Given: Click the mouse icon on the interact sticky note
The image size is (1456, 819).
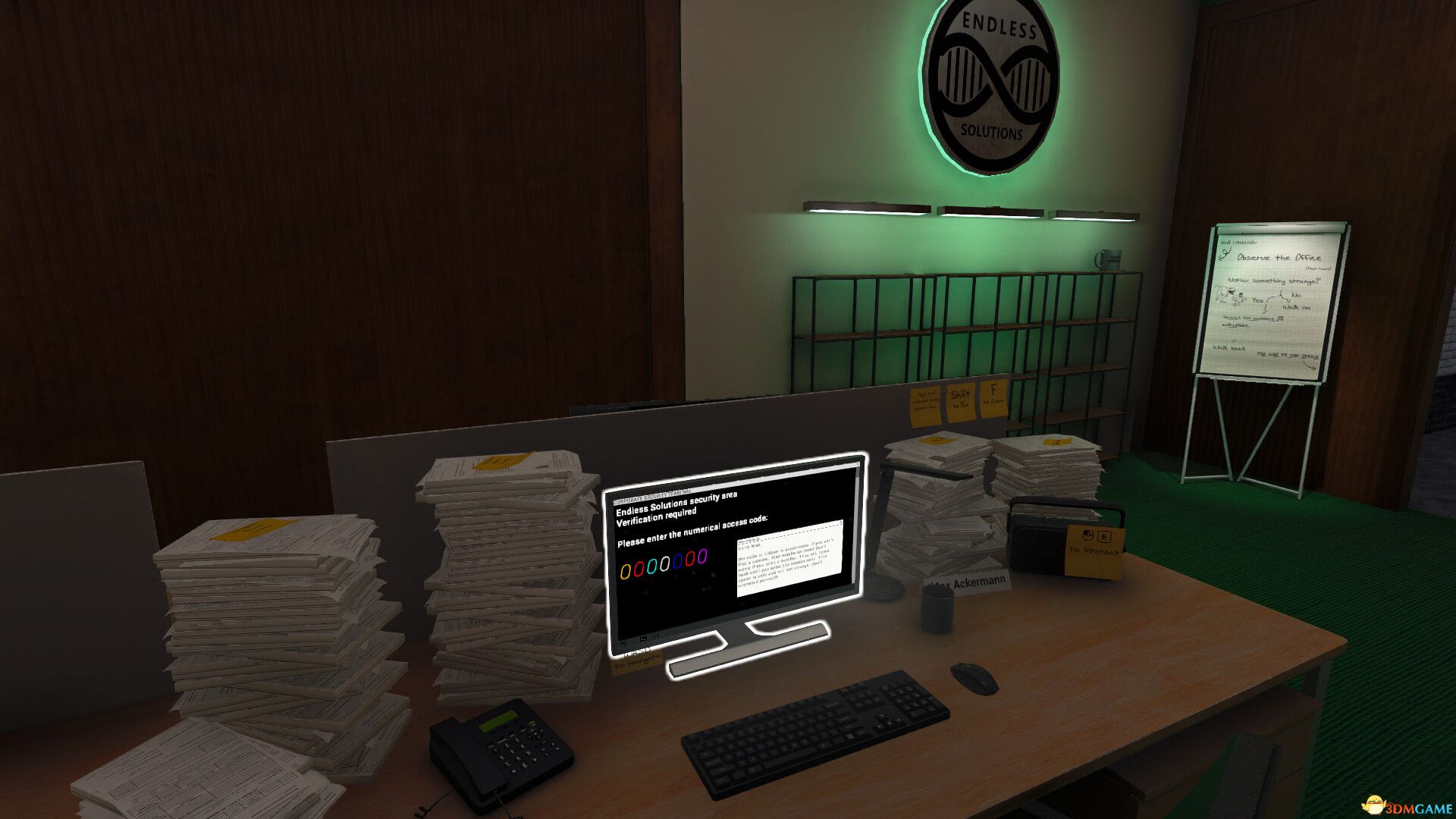Looking at the screenshot, I should (1087, 535).
